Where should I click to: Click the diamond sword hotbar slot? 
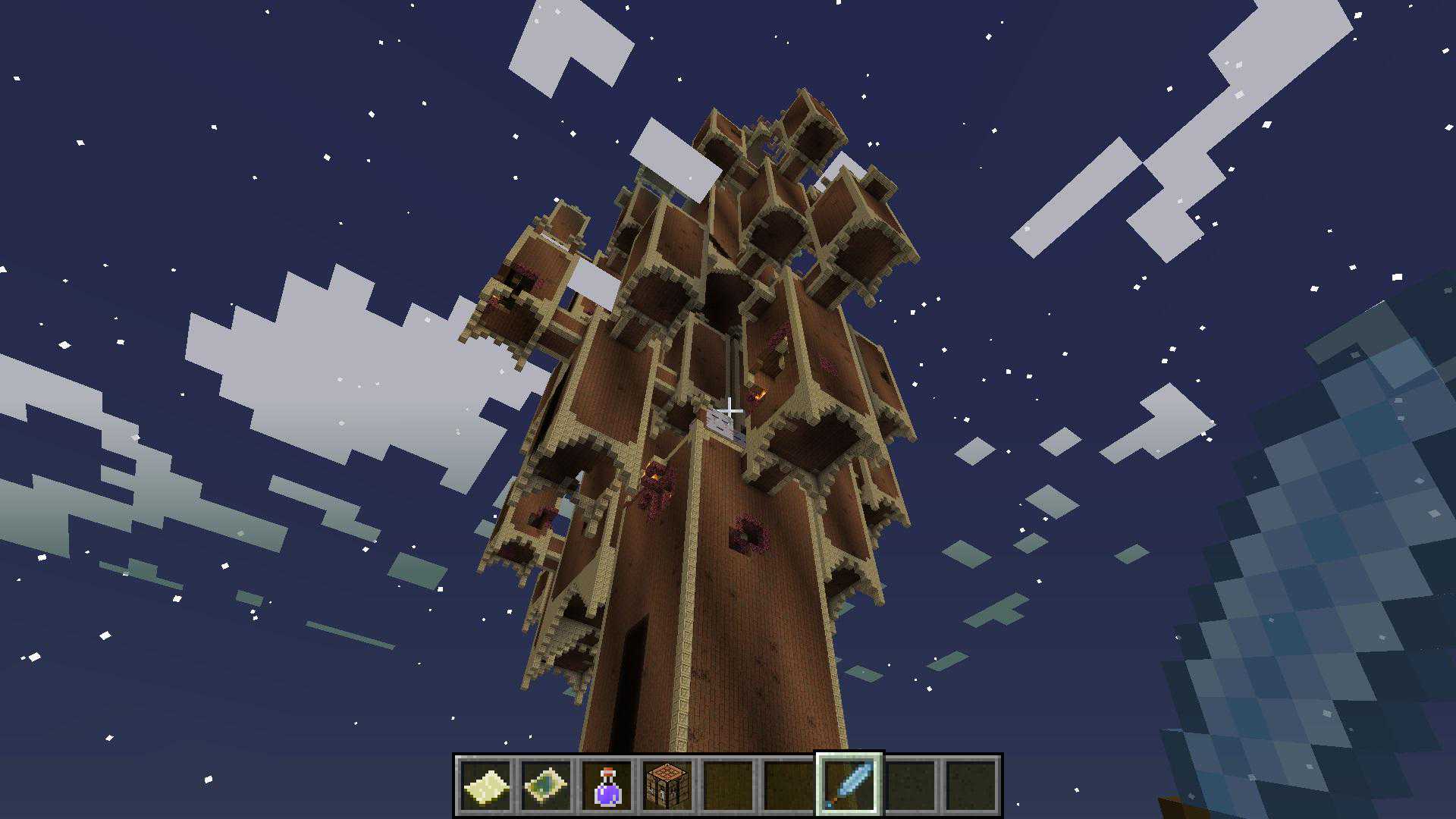849,786
